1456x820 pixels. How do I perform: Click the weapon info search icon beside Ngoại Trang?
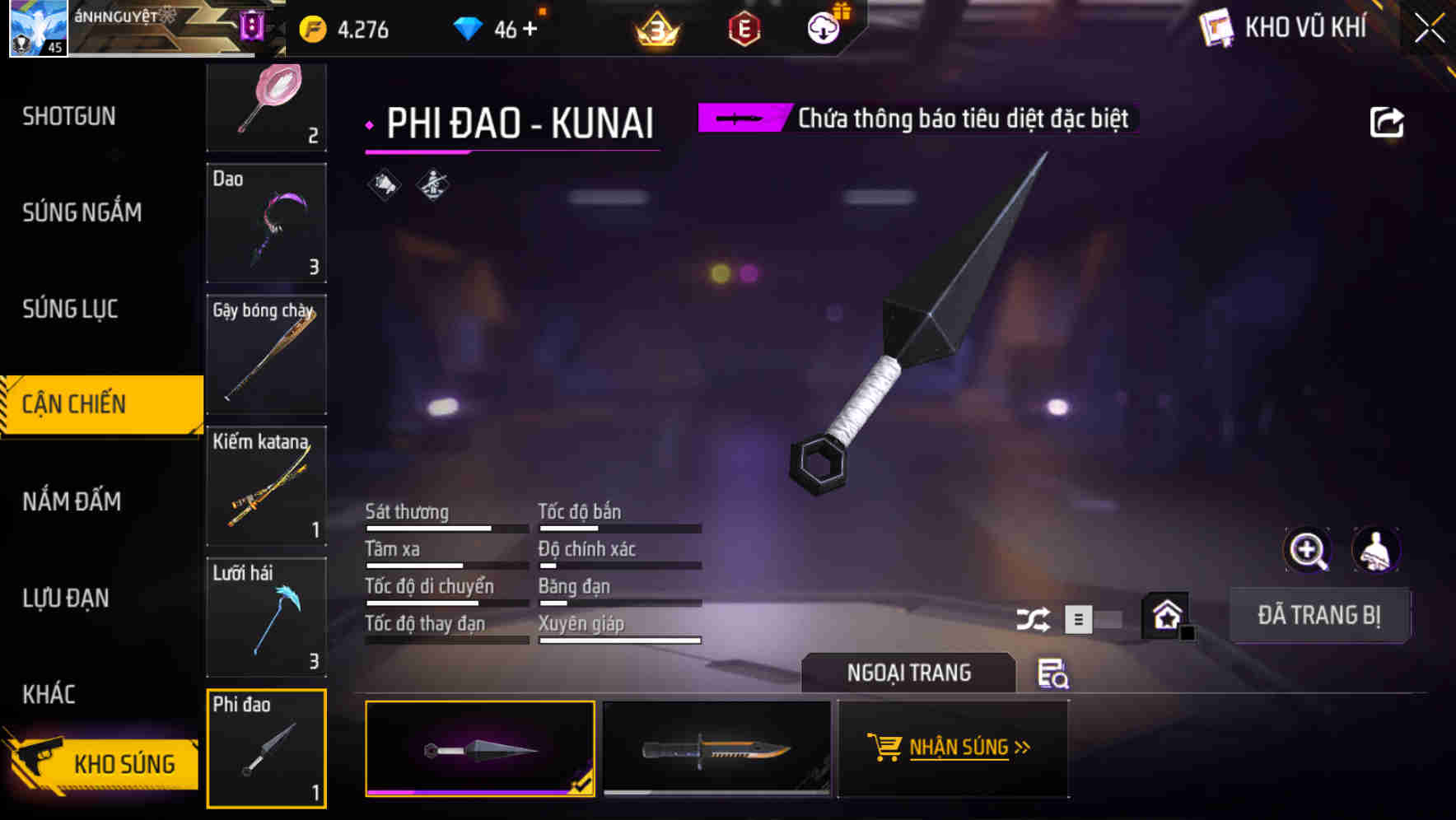1054,675
